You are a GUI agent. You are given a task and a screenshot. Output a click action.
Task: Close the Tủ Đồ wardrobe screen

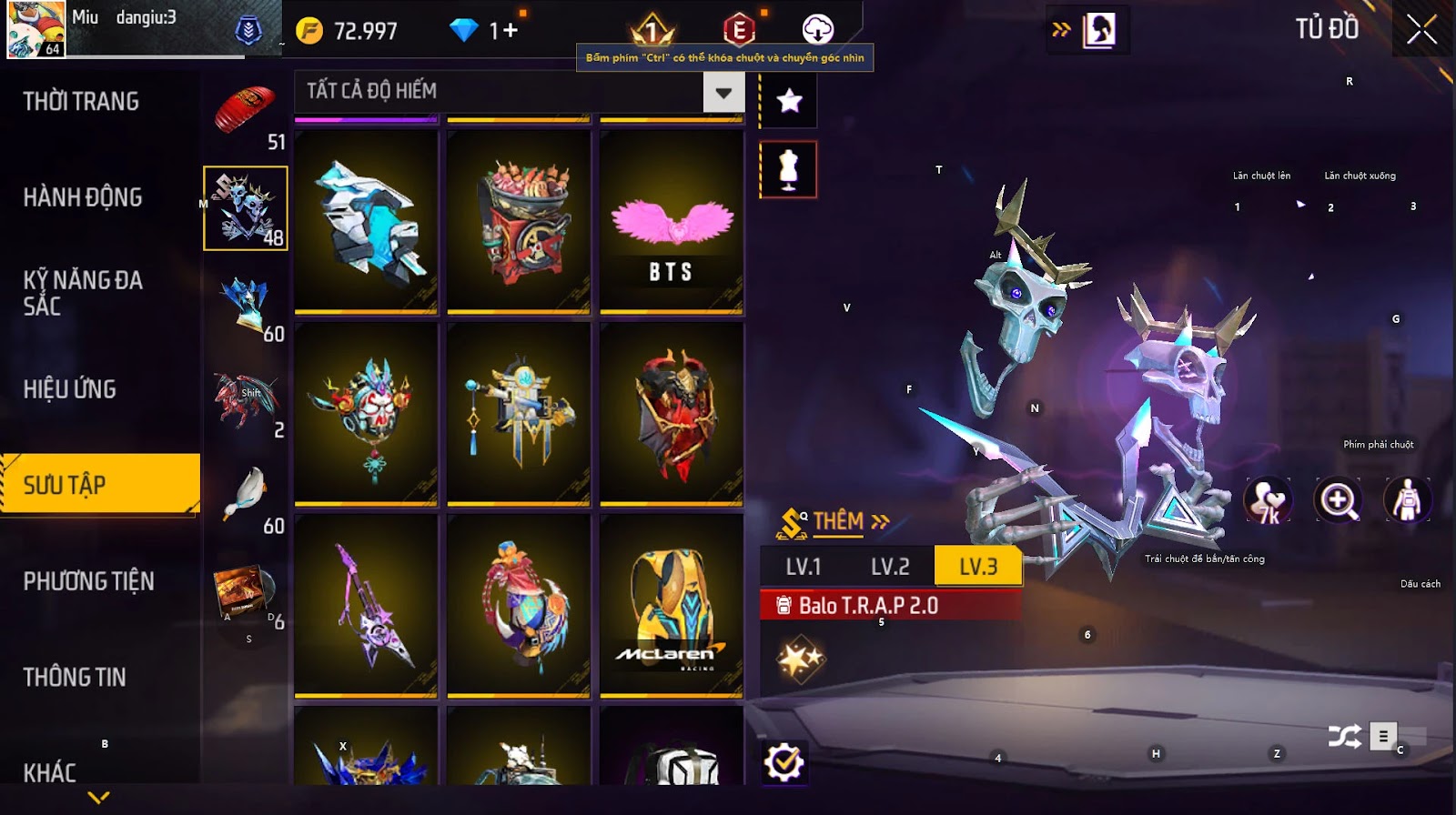pyautogui.click(x=1421, y=31)
